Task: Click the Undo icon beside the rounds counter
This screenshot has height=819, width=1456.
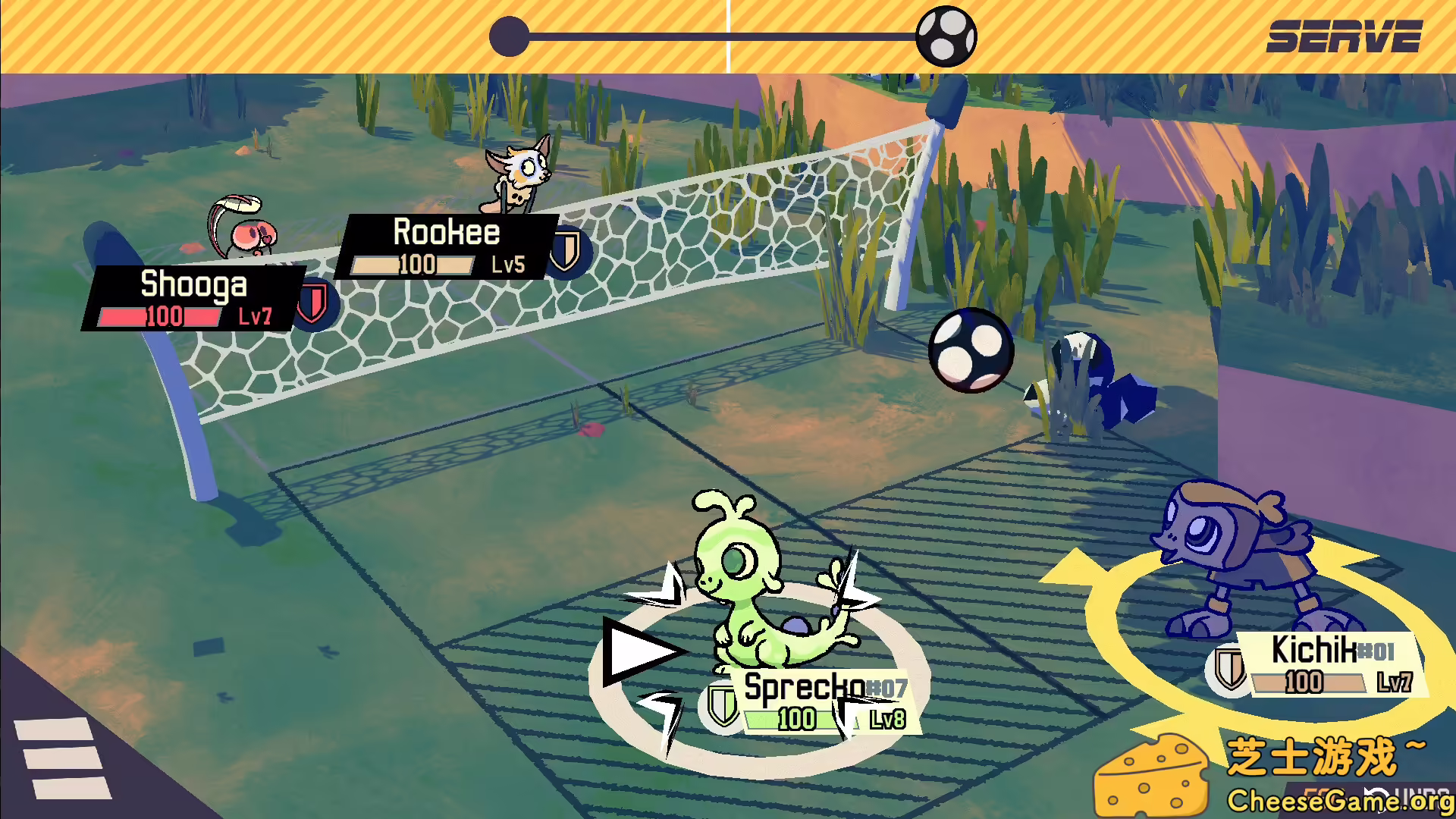Action: [1376, 795]
